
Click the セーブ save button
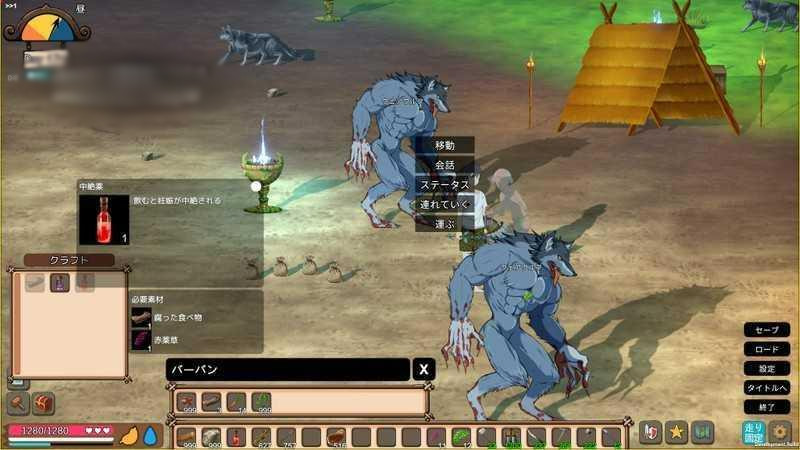767,330
